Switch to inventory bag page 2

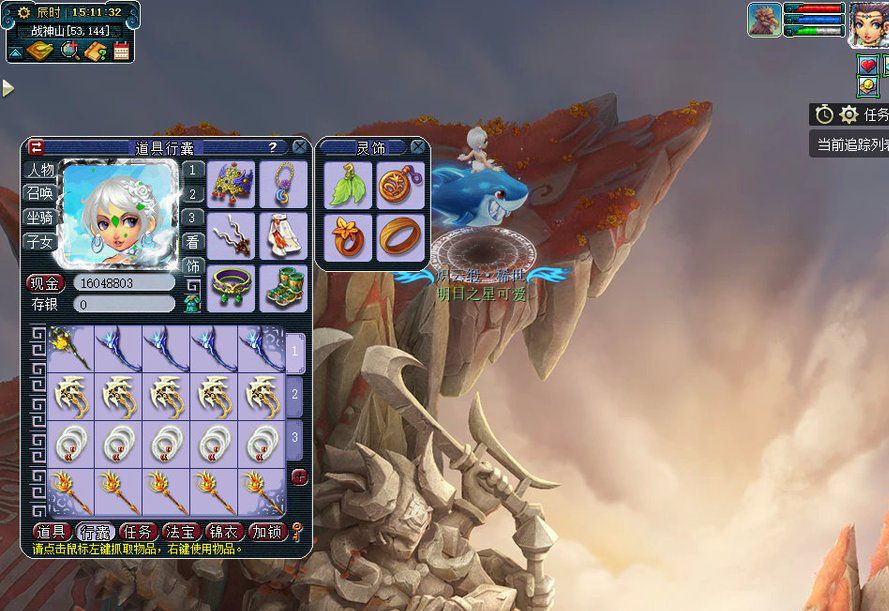[295, 395]
